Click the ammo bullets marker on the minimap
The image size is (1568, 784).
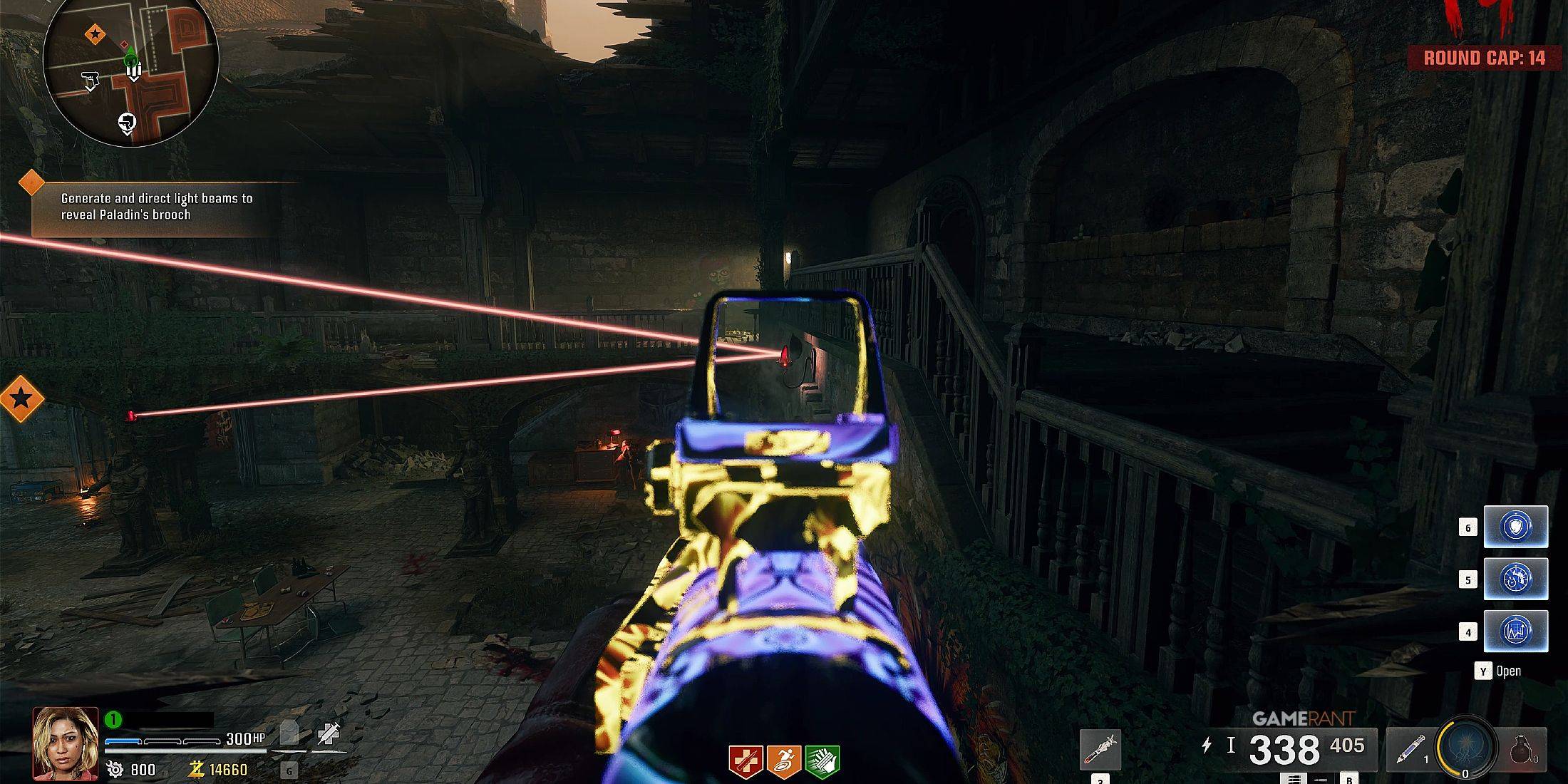click(x=134, y=69)
